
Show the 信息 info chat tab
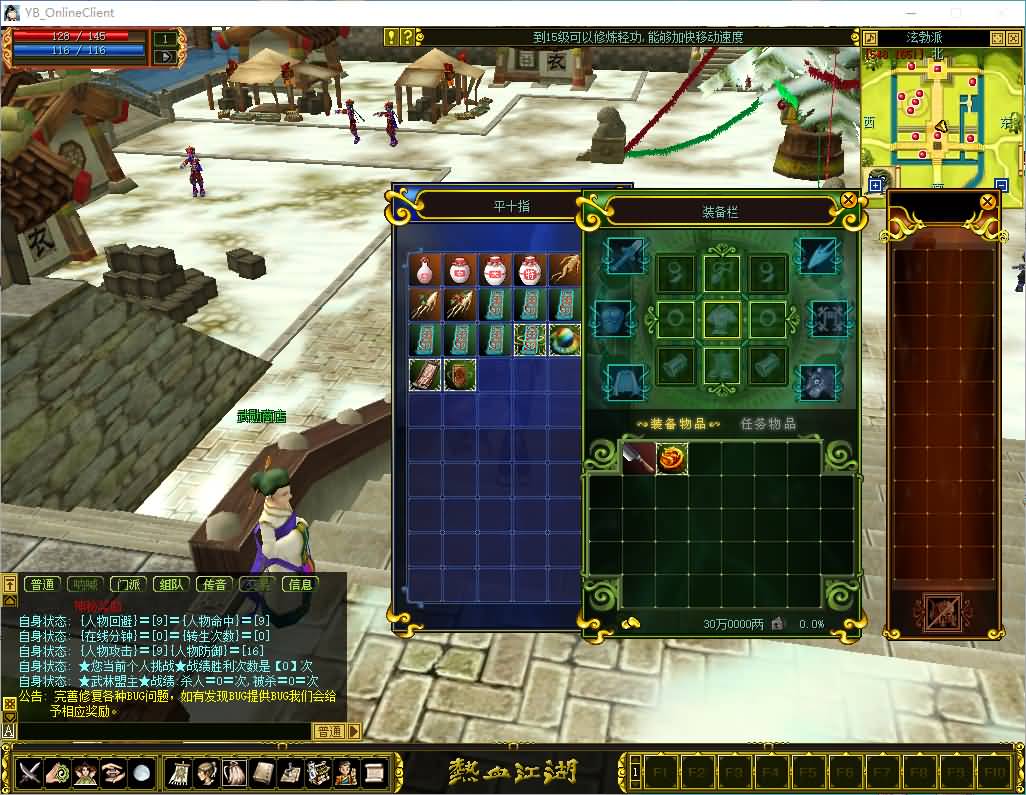coord(300,585)
